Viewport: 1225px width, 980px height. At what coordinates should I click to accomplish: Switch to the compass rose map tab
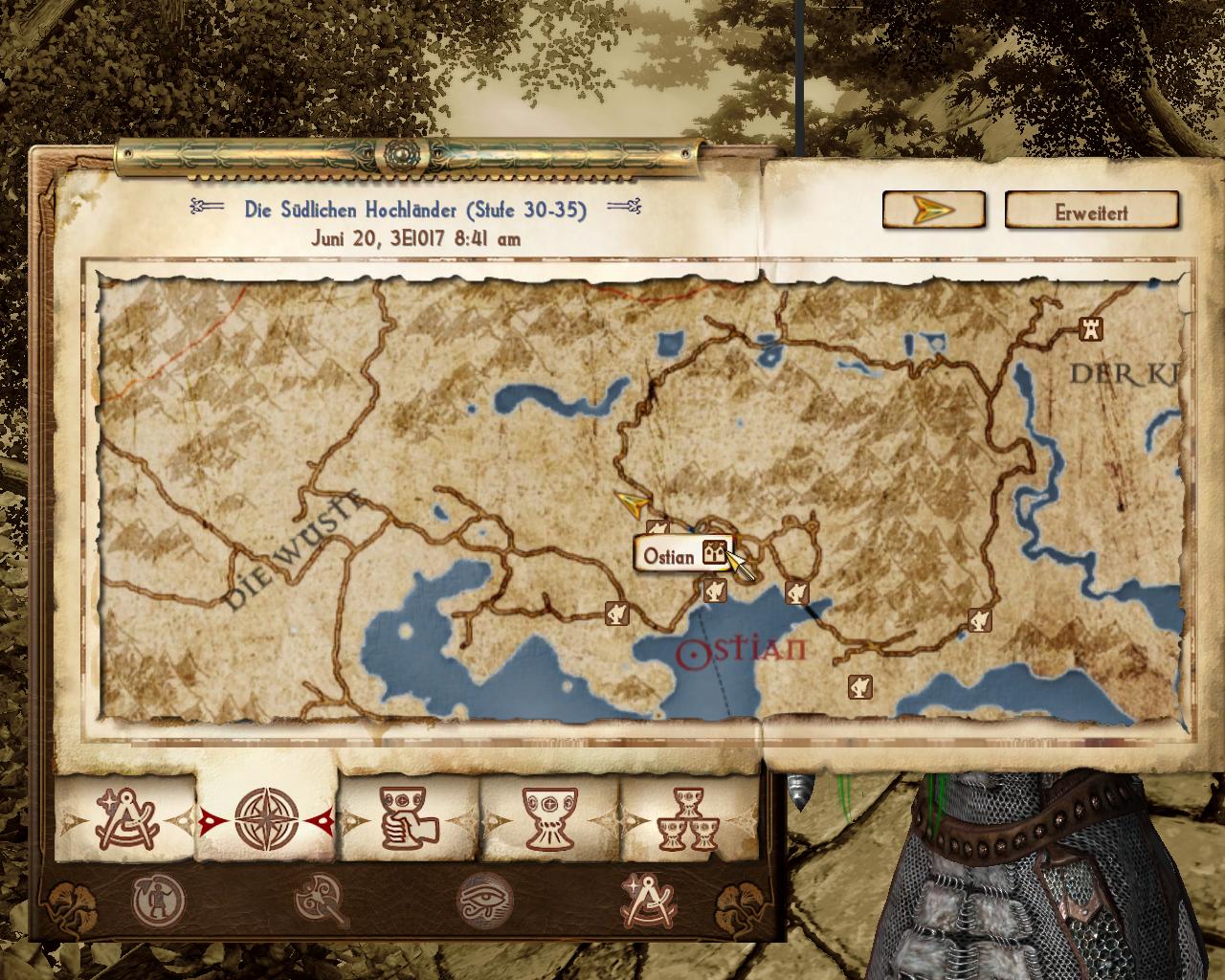click(x=267, y=819)
